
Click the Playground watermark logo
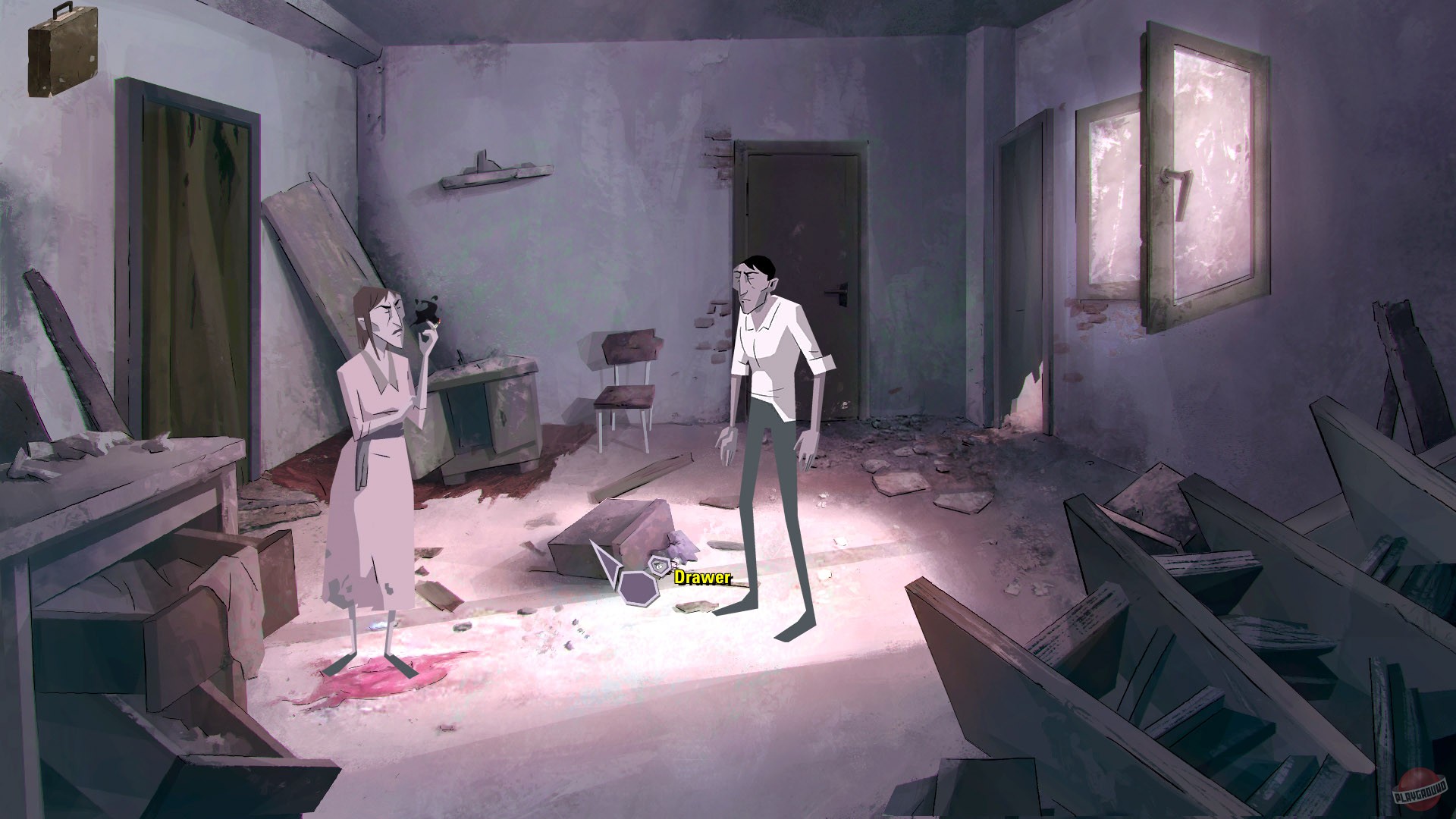tap(1417, 791)
